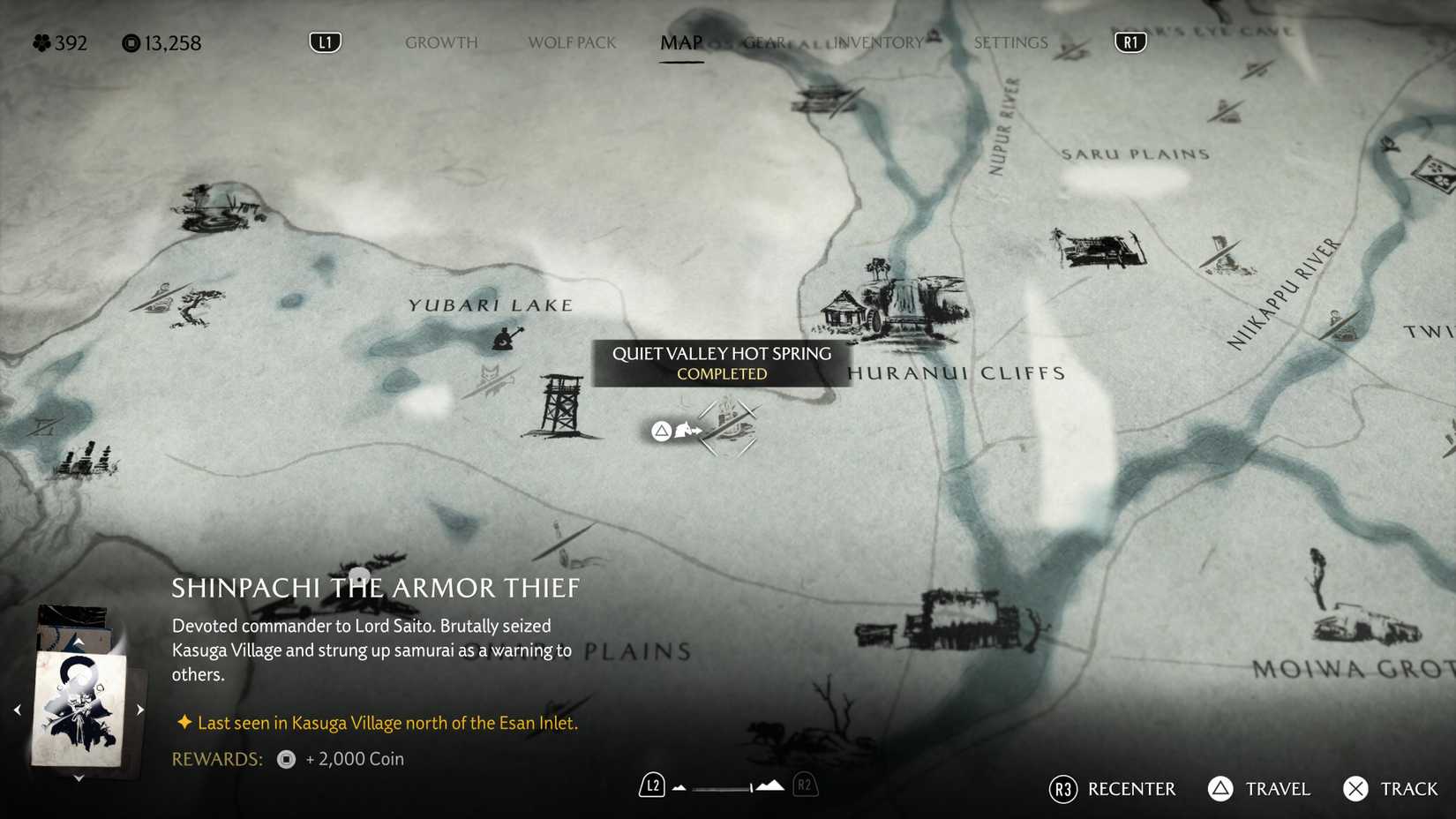
Task: Open the WOLF PACK tab
Action: pyautogui.click(x=571, y=41)
